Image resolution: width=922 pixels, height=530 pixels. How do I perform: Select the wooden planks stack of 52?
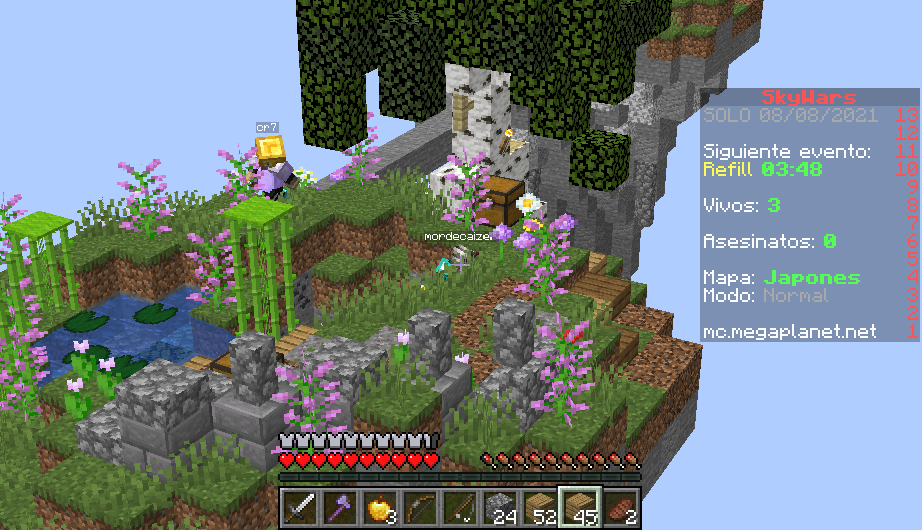coord(539,508)
